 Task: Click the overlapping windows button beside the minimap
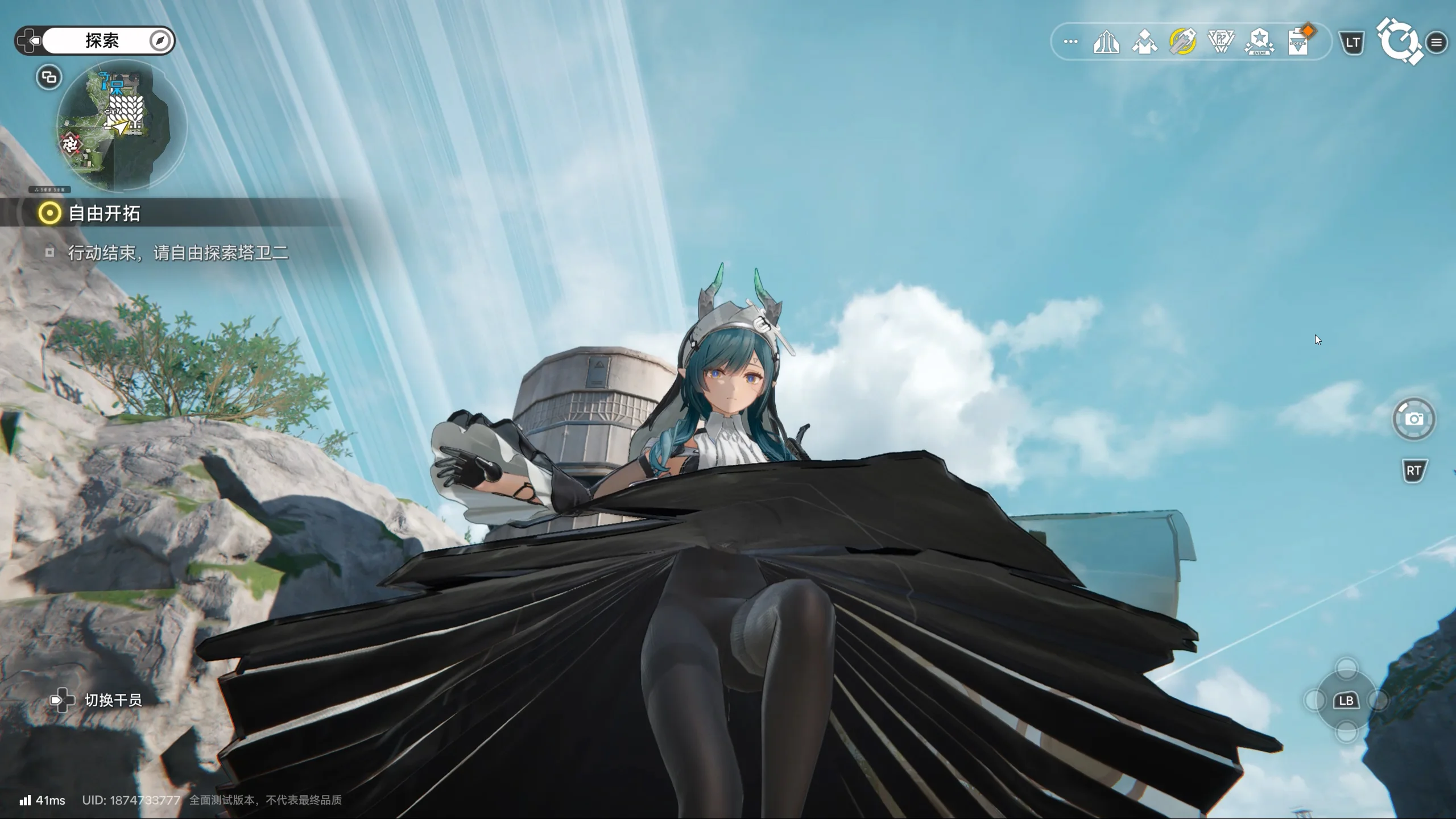(49, 77)
